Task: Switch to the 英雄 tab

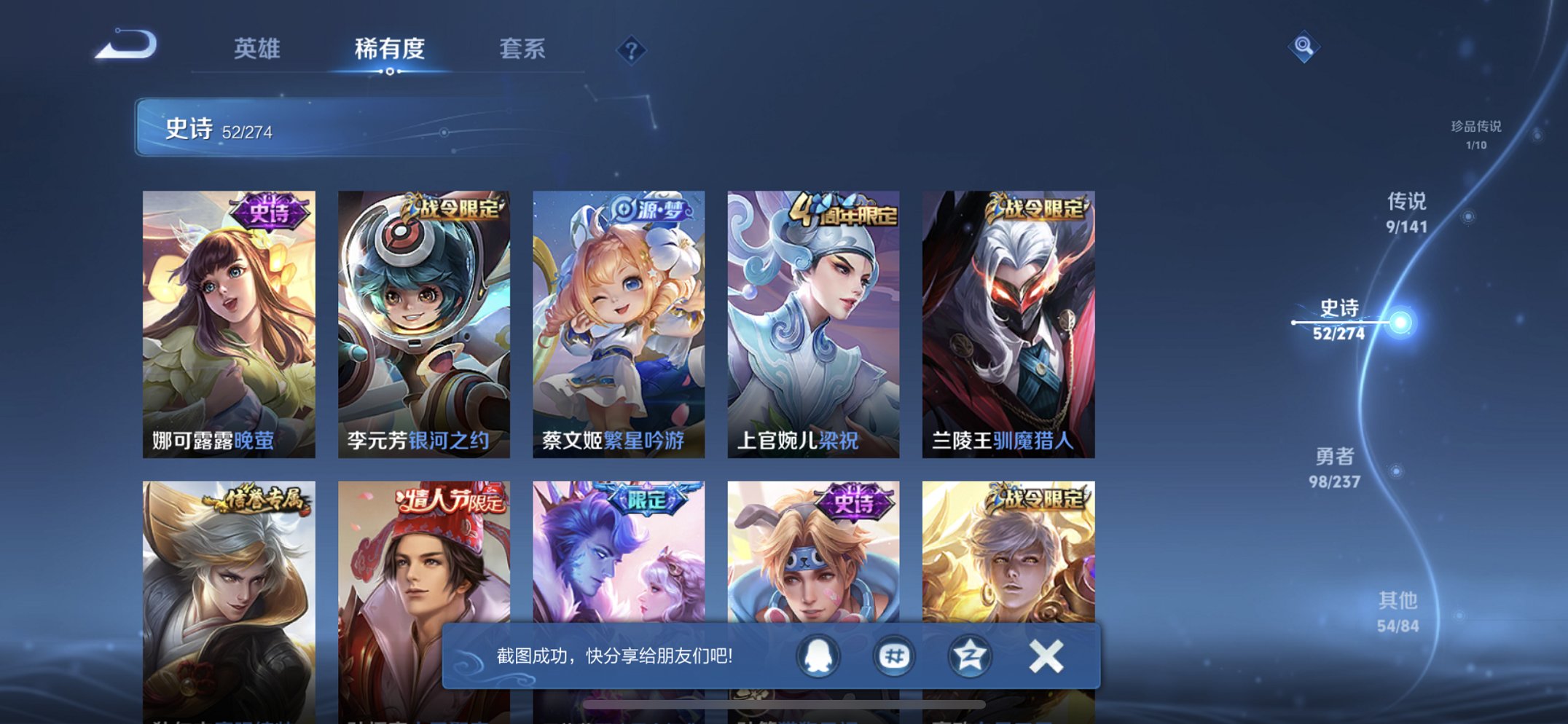Action: (x=259, y=50)
